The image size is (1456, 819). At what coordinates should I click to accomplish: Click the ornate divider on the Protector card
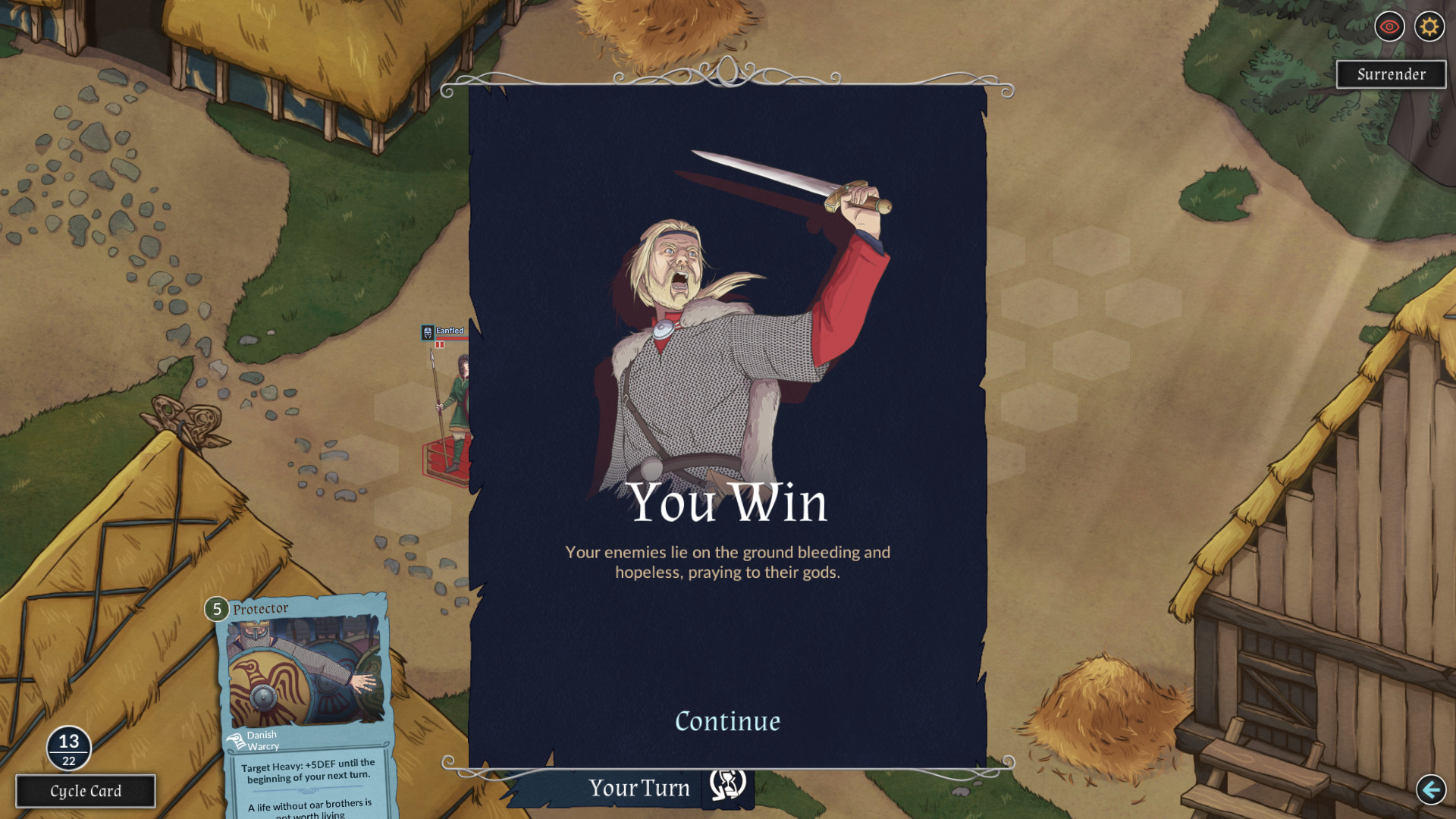coord(307,789)
